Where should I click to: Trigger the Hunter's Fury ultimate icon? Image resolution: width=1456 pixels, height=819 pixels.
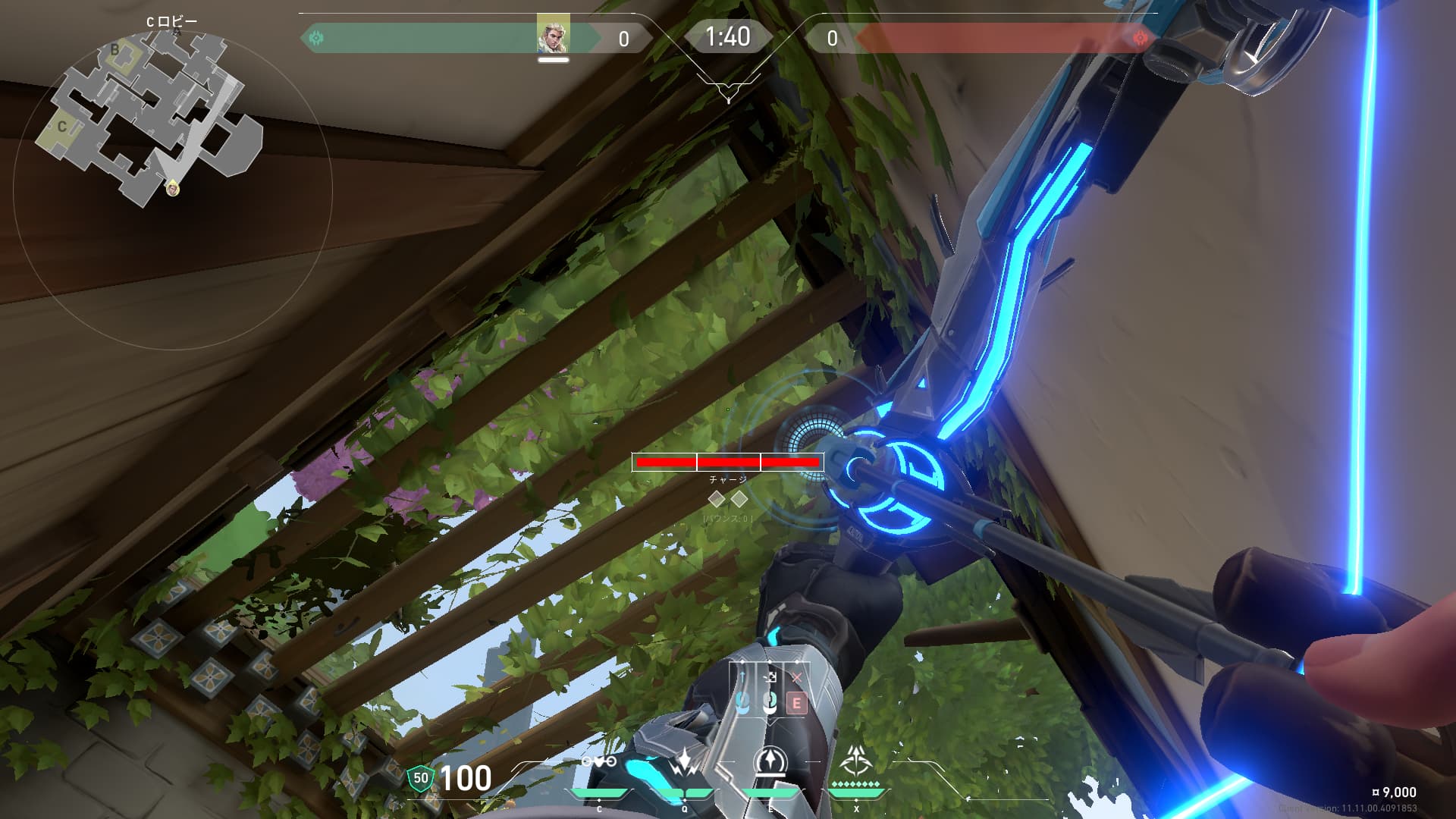click(x=856, y=759)
